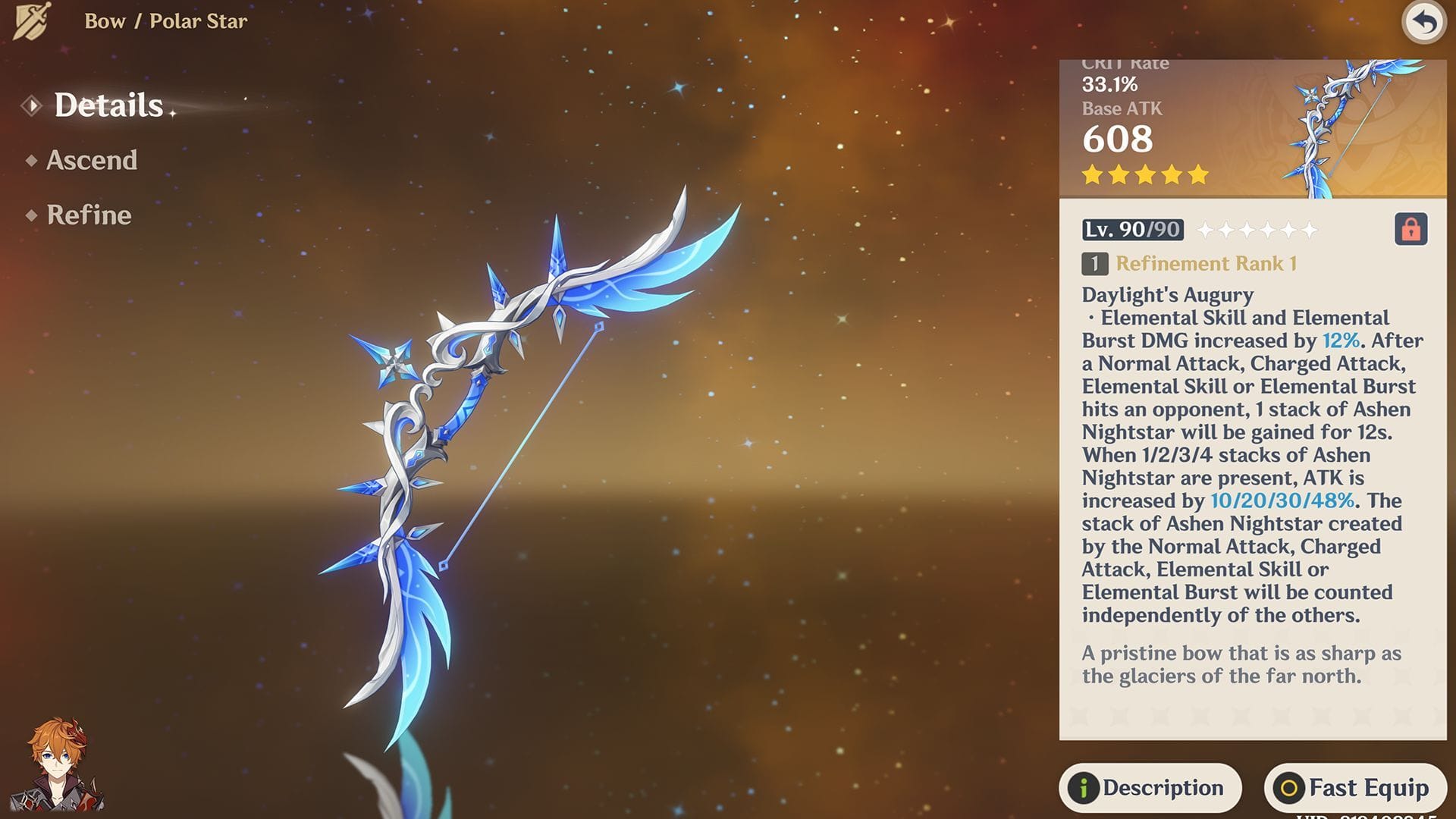Viewport: 1456px width, 819px height.
Task: Open the Details section
Action: 108,106
